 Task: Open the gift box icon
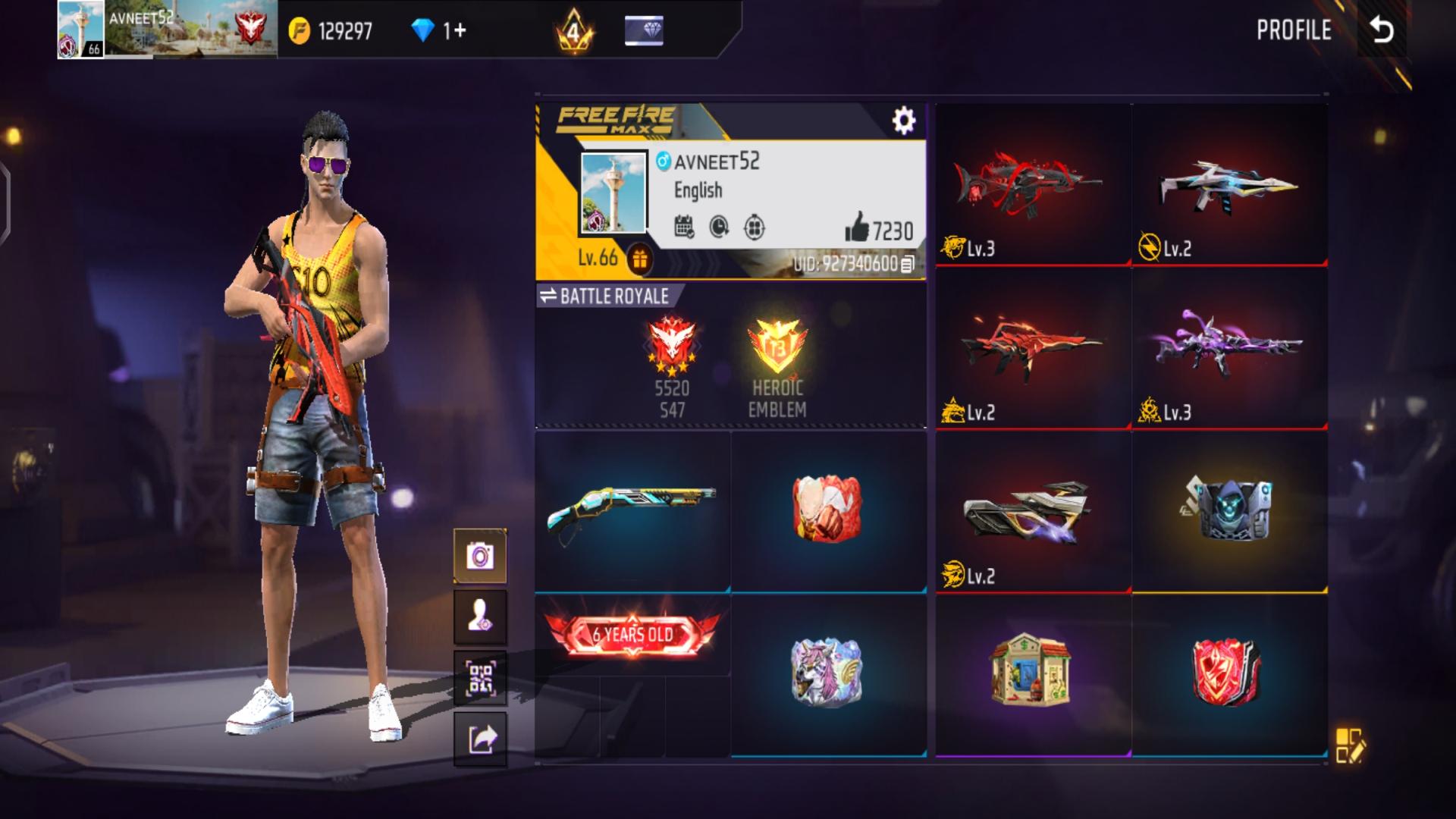(640, 259)
